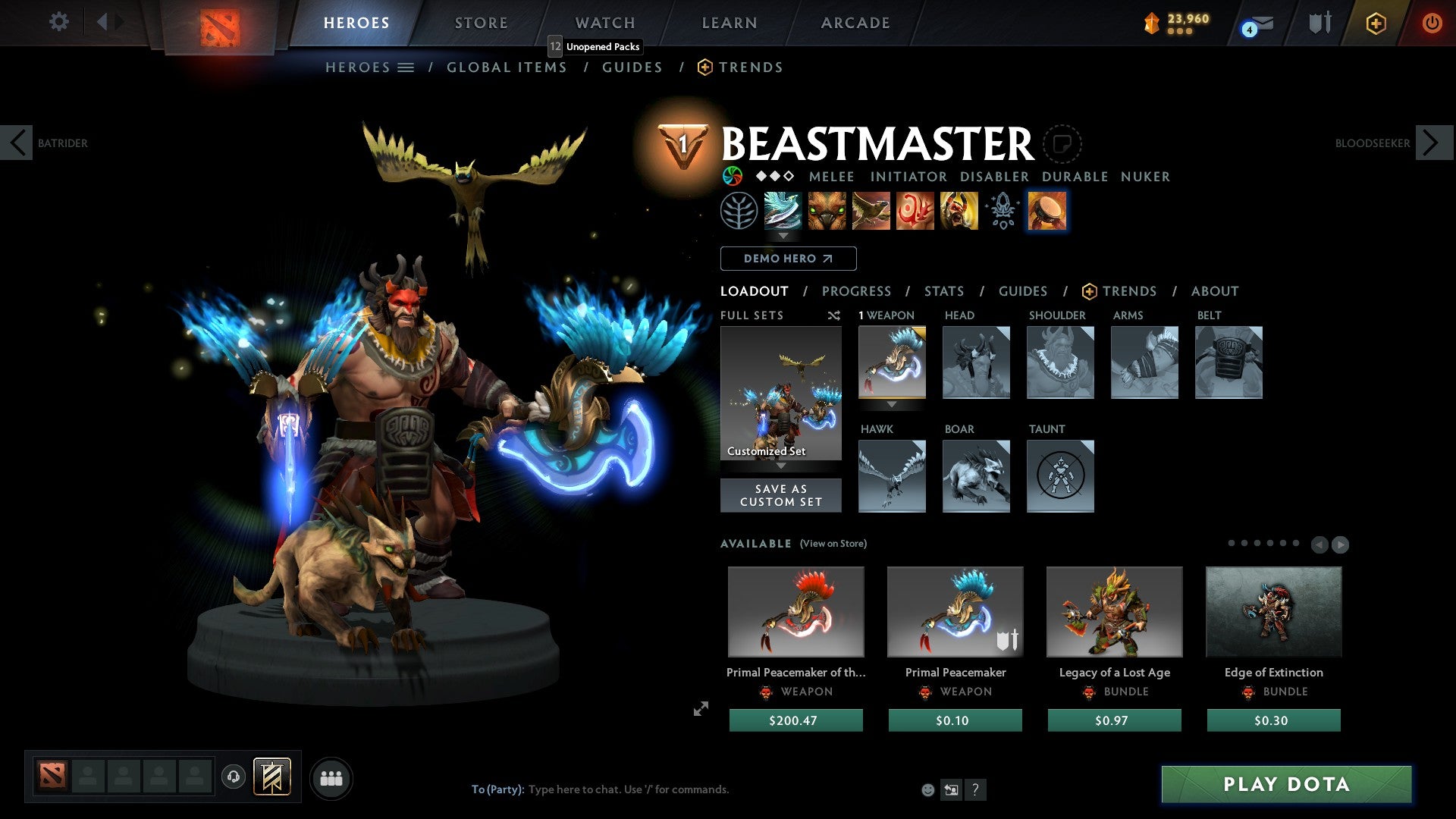Open the Heroes hamburger menu
The width and height of the screenshot is (1456, 819).
click(x=406, y=67)
